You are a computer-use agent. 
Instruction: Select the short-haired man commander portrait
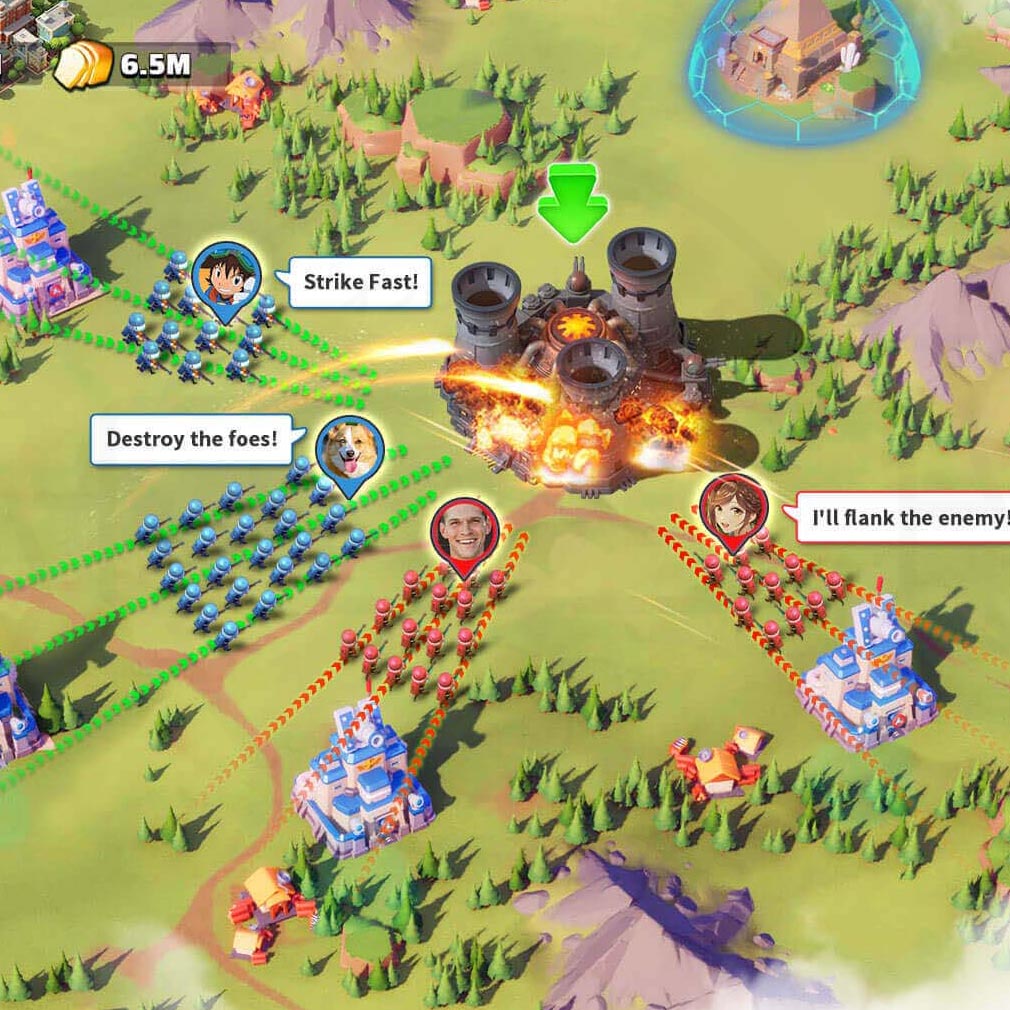465,533
